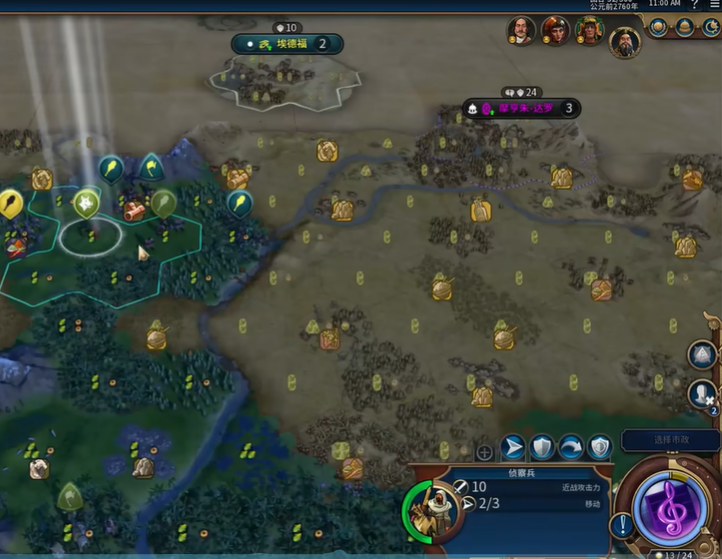The width and height of the screenshot is (722, 559).
Task: Select the mustached leader portrait
Action: (521, 30)
